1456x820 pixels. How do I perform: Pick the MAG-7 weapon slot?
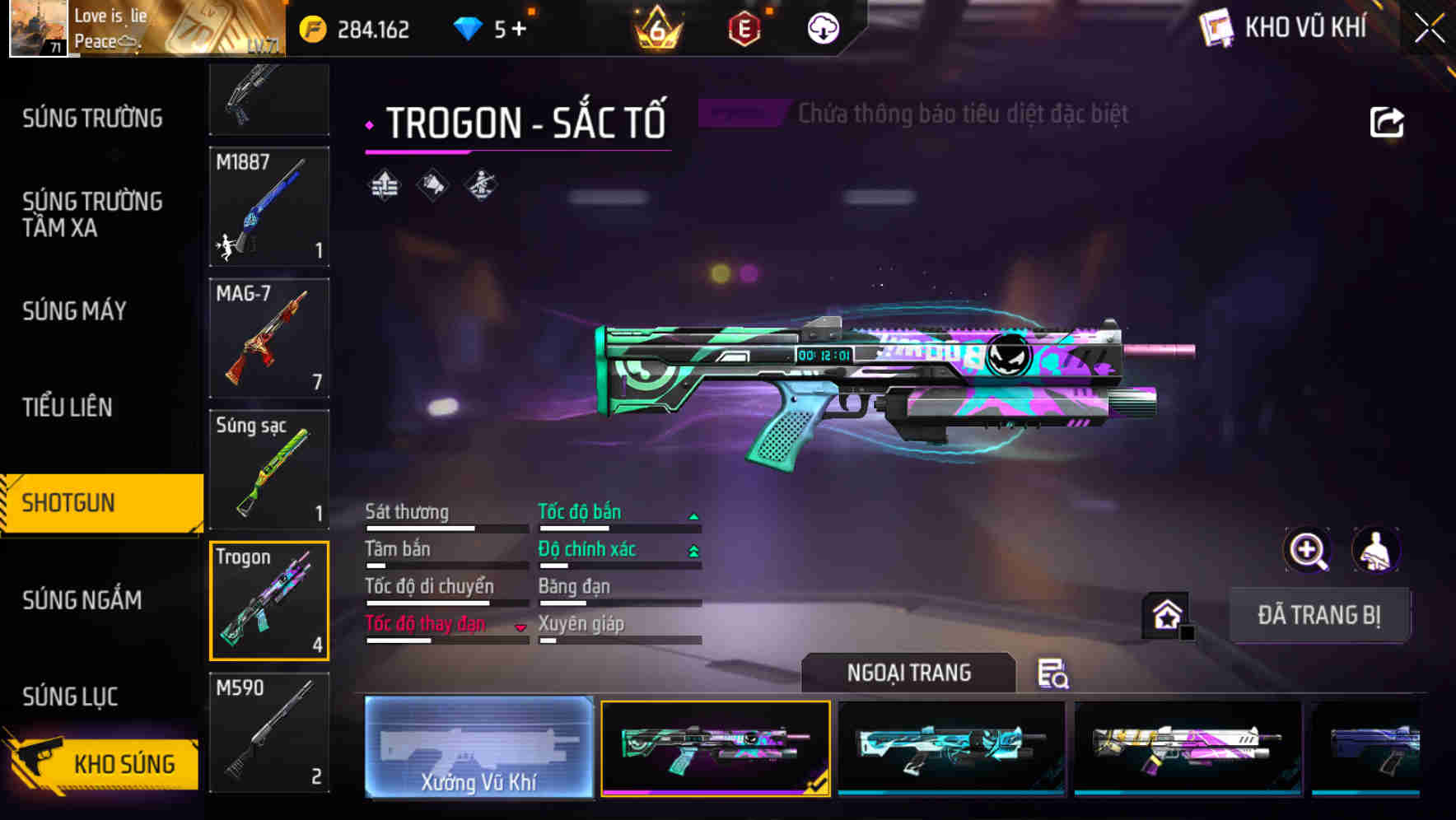pyautogui.click(x=269, y=338)
